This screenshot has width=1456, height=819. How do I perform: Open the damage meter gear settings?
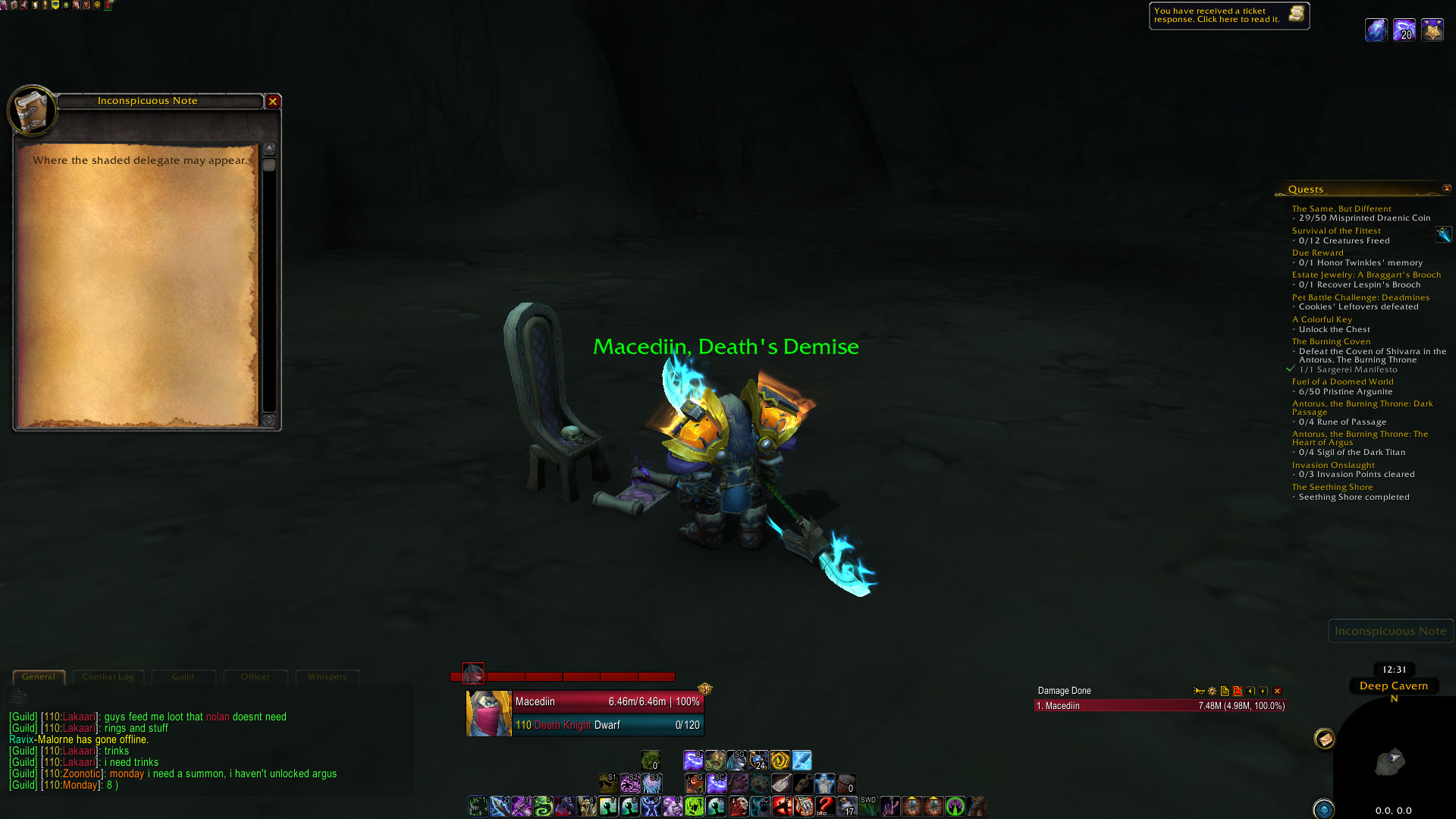[x=1212, y=691]
